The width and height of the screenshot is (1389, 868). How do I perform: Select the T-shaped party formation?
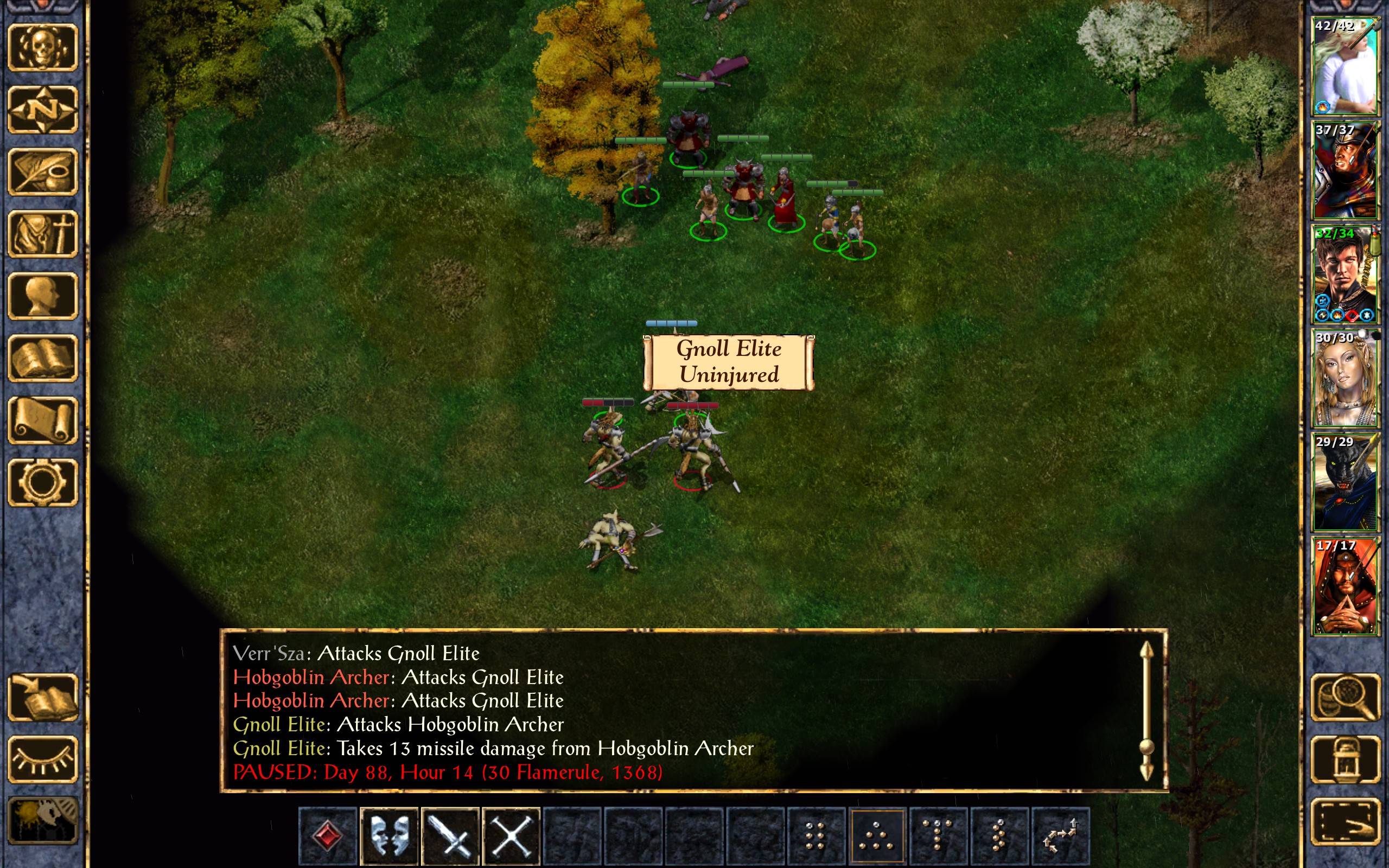coord(938,835)
